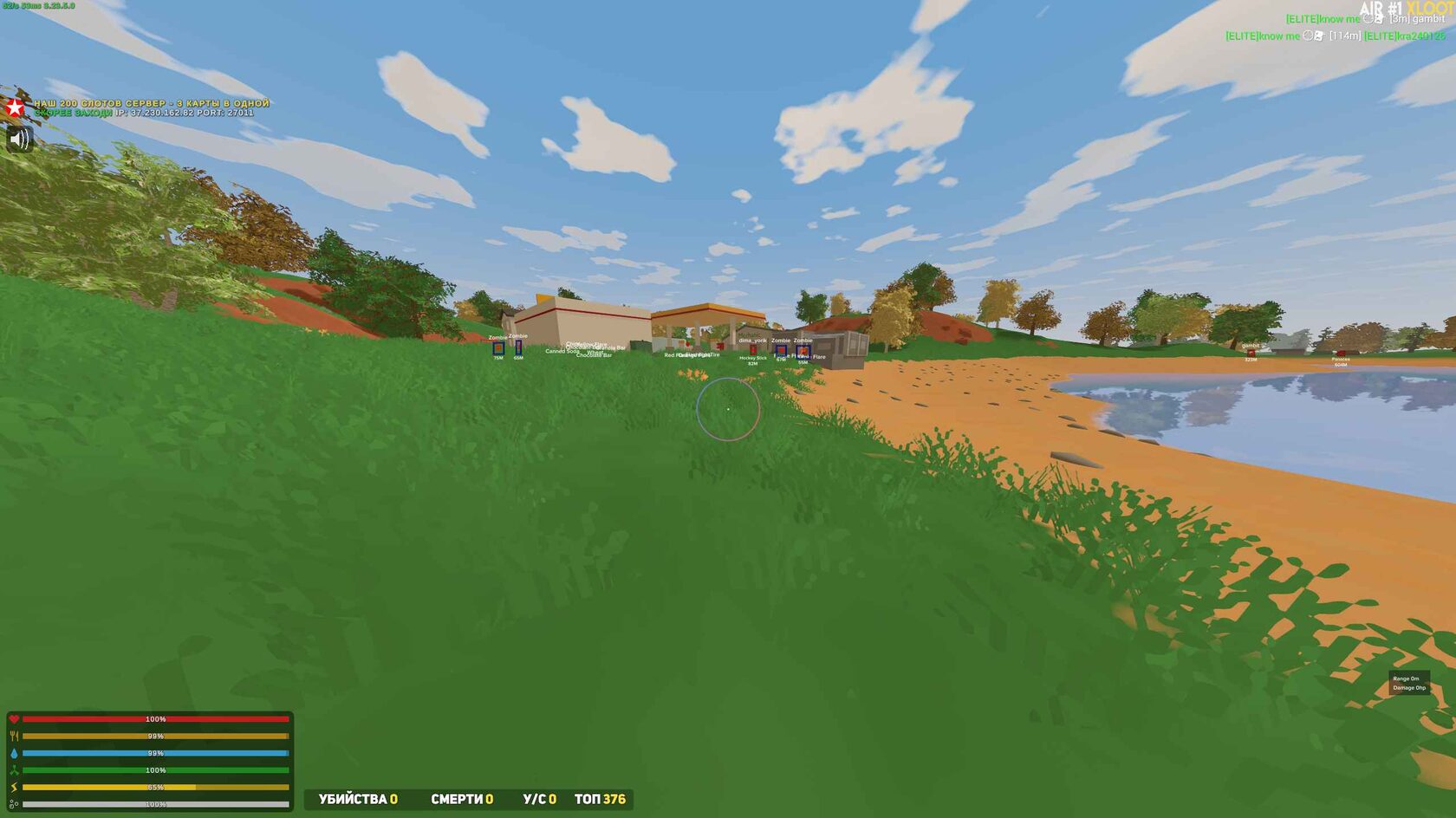The image size is (1456, 818).
Task: Click the water droplet hydration icon
Action: (x=15, y=753)
